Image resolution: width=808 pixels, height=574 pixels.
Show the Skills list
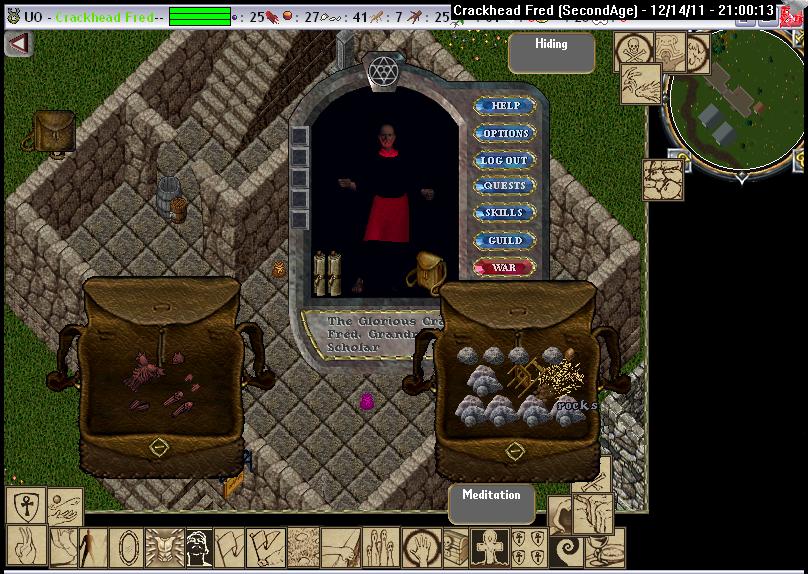(x=504, y=213)
